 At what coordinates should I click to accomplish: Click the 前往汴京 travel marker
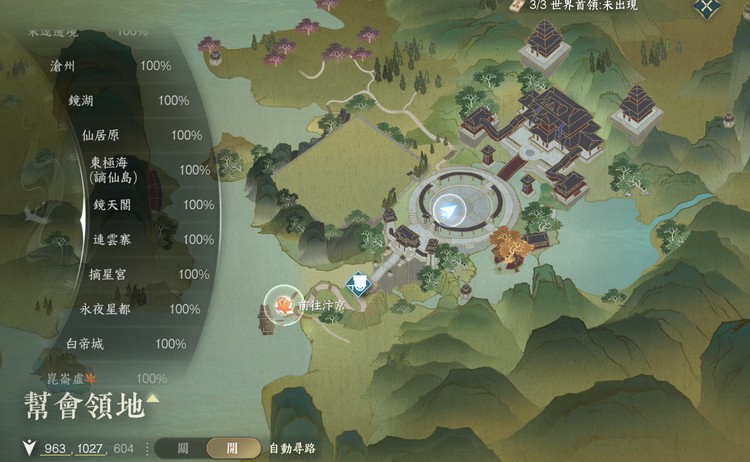point(281,303)
